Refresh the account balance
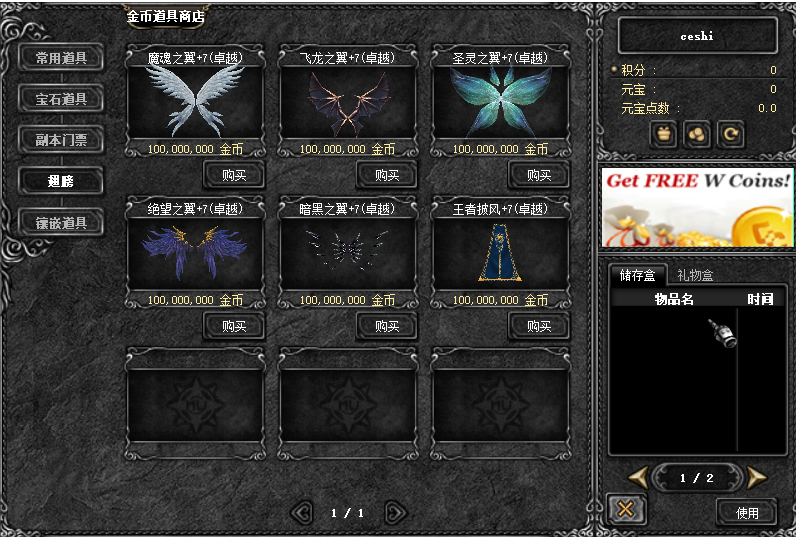 click(730, 134)
